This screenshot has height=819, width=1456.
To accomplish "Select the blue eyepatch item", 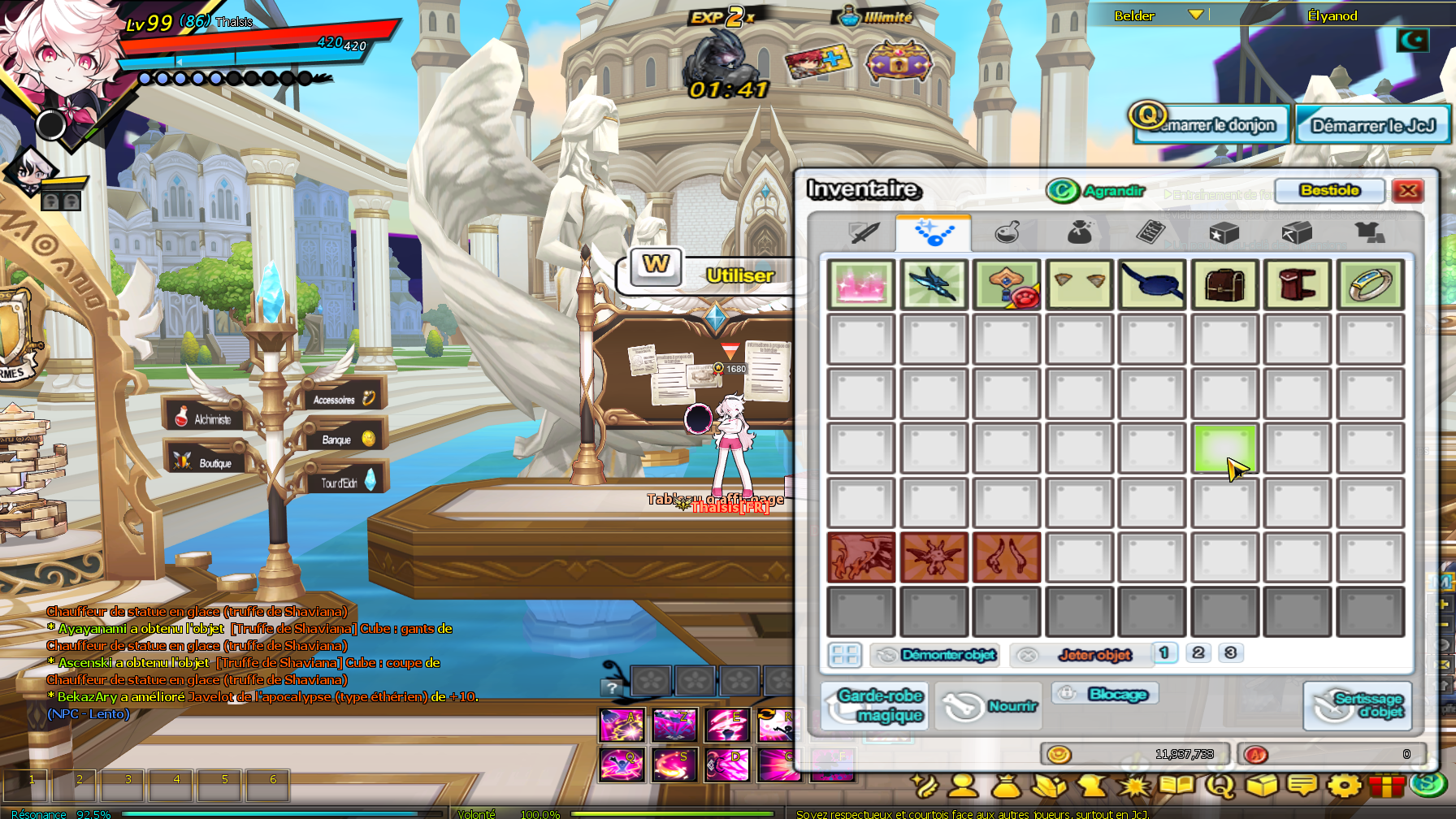I will [x=1152, y=285].
